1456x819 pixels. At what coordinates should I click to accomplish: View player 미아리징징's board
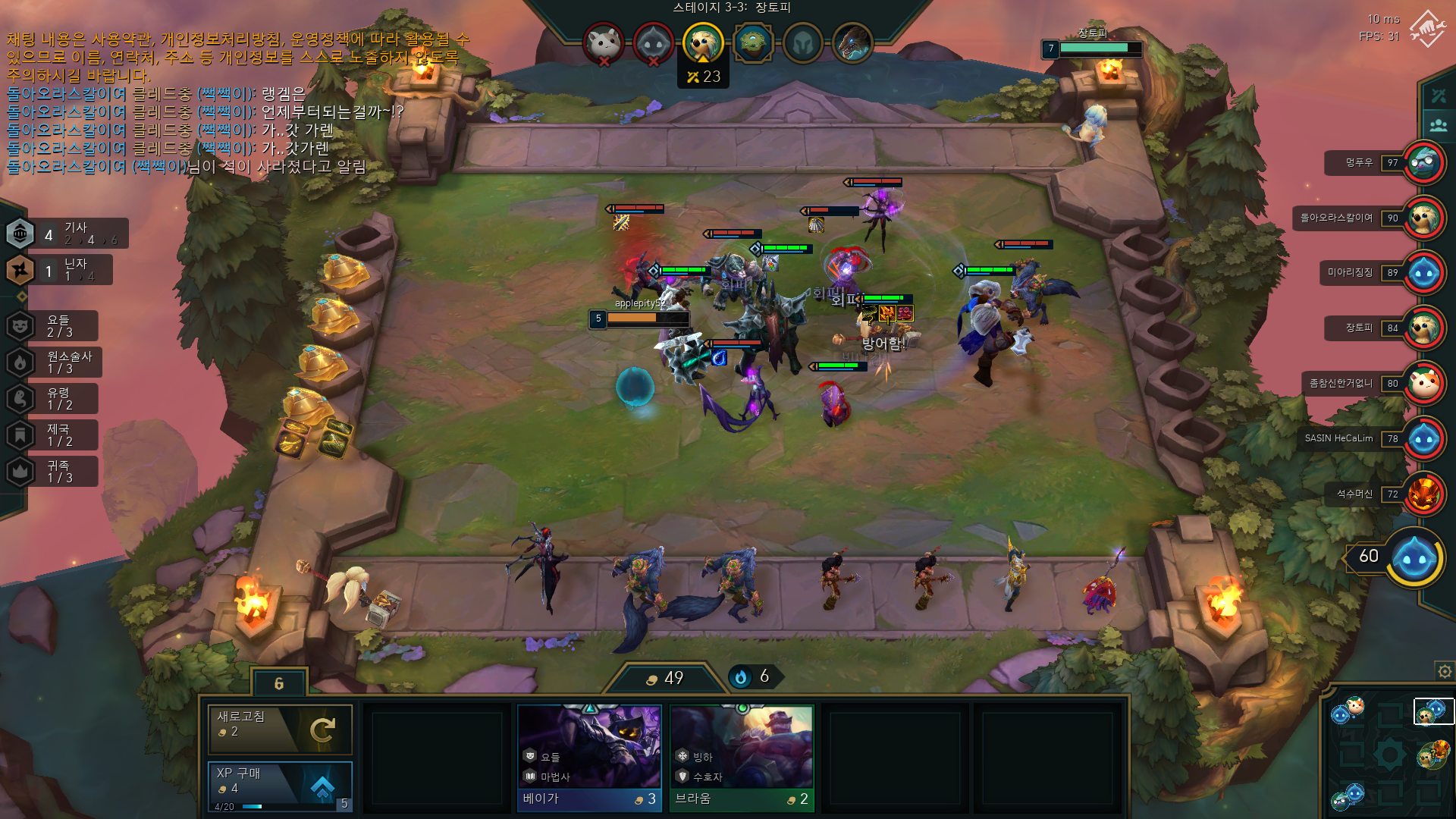click(x=1423, y=273)
